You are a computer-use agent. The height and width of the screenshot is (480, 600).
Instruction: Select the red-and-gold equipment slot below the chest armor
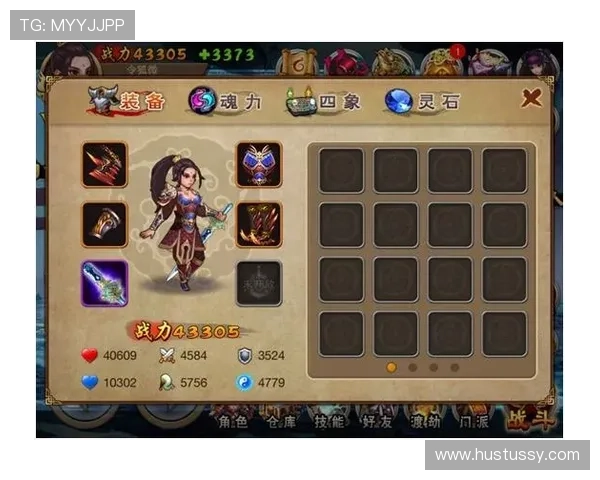(258, 224)
